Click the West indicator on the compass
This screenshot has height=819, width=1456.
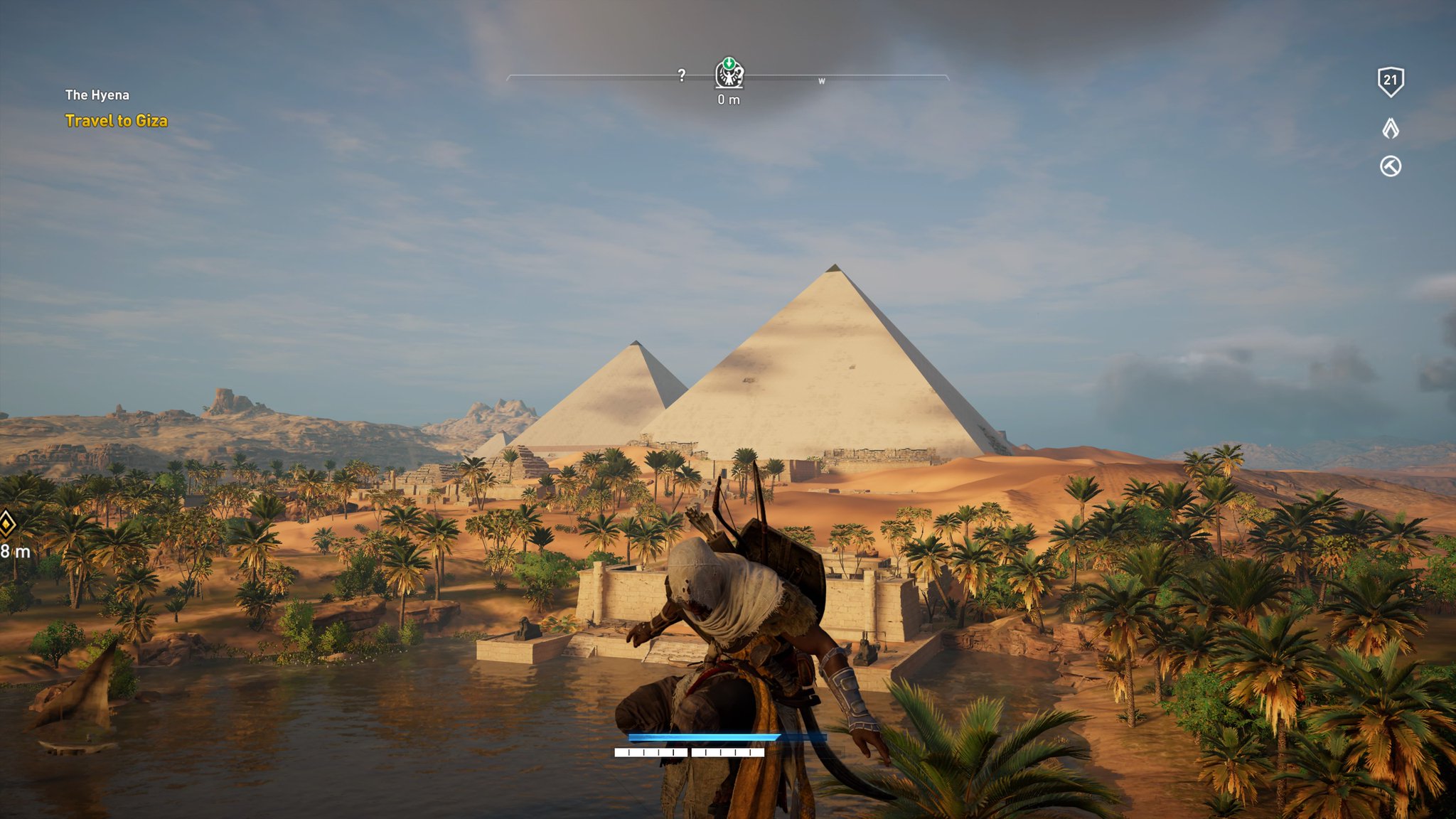pos(822,81)
